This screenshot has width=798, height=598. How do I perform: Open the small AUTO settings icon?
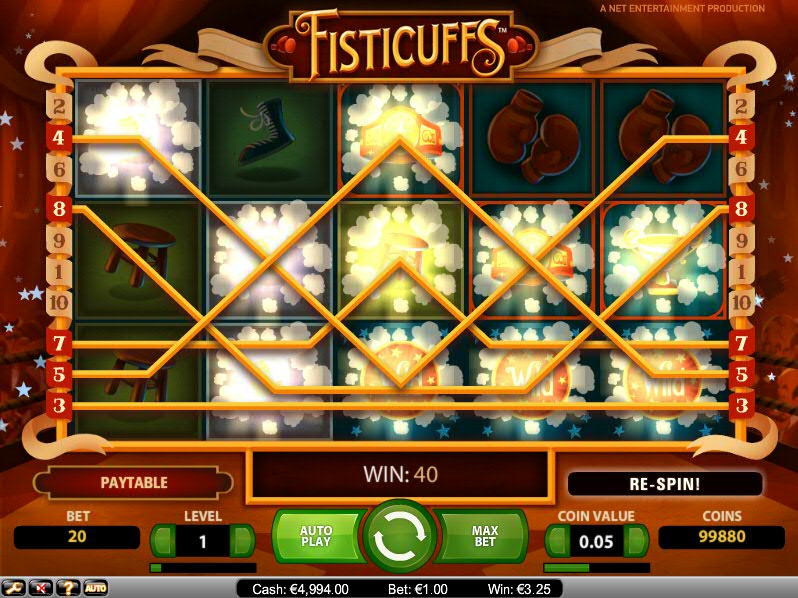tap(96, 587)
